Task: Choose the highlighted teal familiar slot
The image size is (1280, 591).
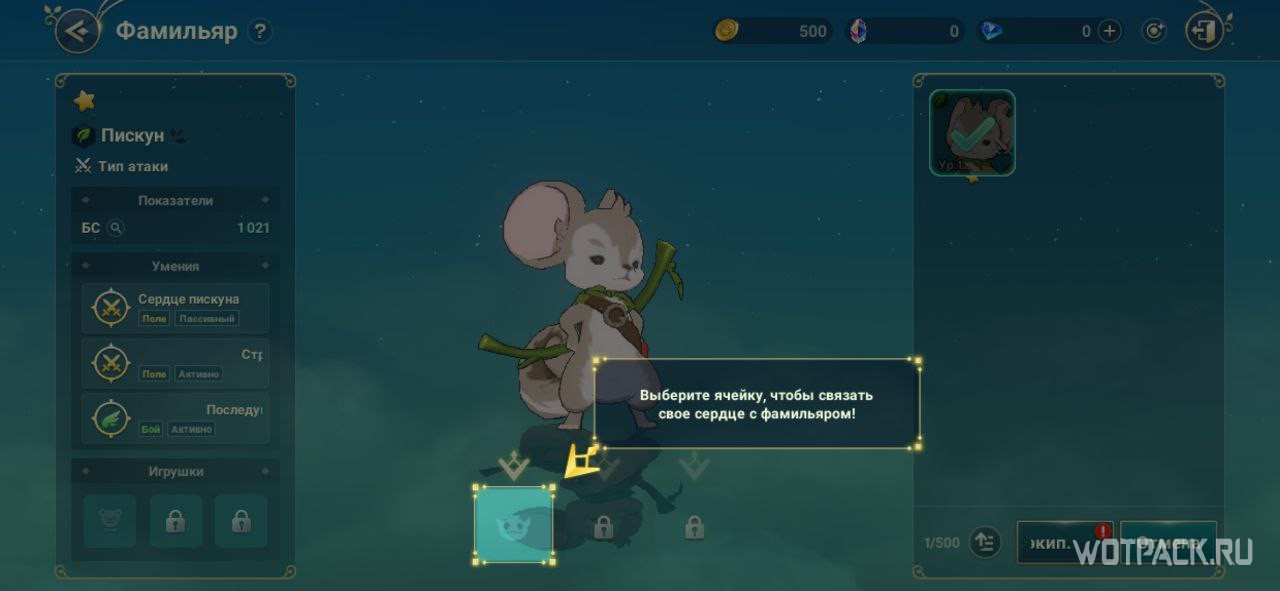Action: (x=513, y=524)
